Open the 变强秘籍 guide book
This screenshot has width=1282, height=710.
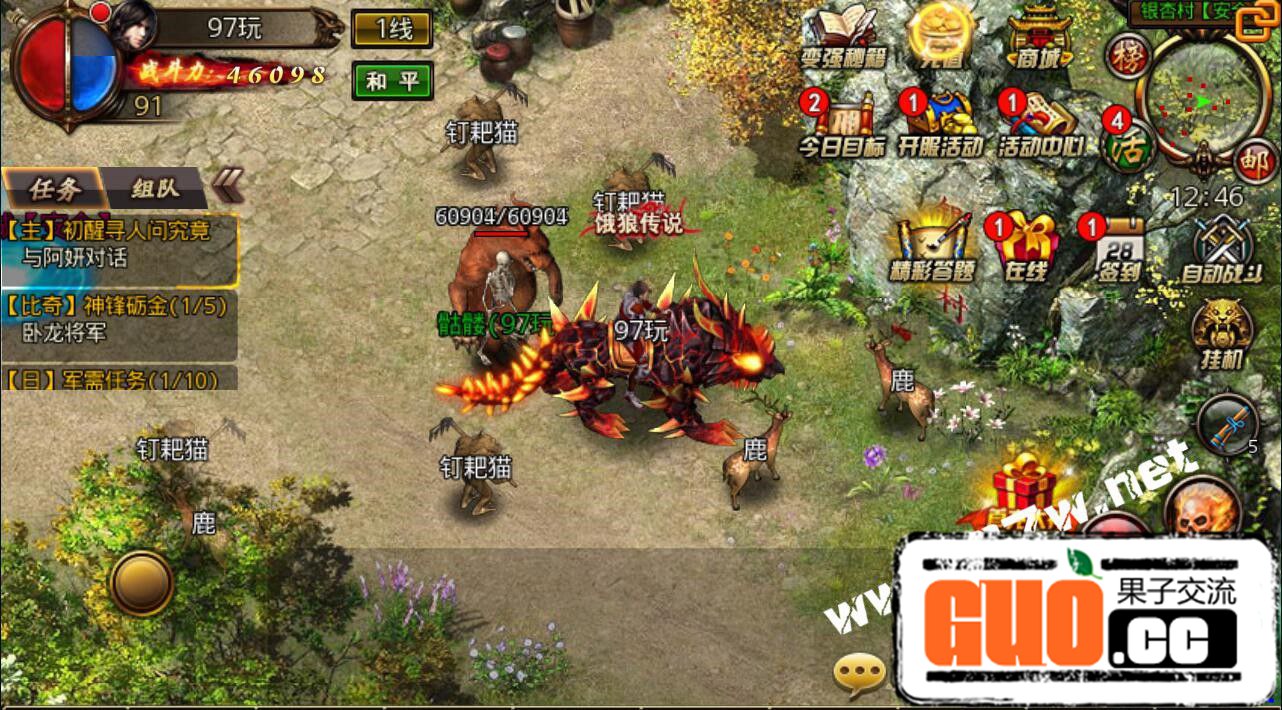pos(843,38)
